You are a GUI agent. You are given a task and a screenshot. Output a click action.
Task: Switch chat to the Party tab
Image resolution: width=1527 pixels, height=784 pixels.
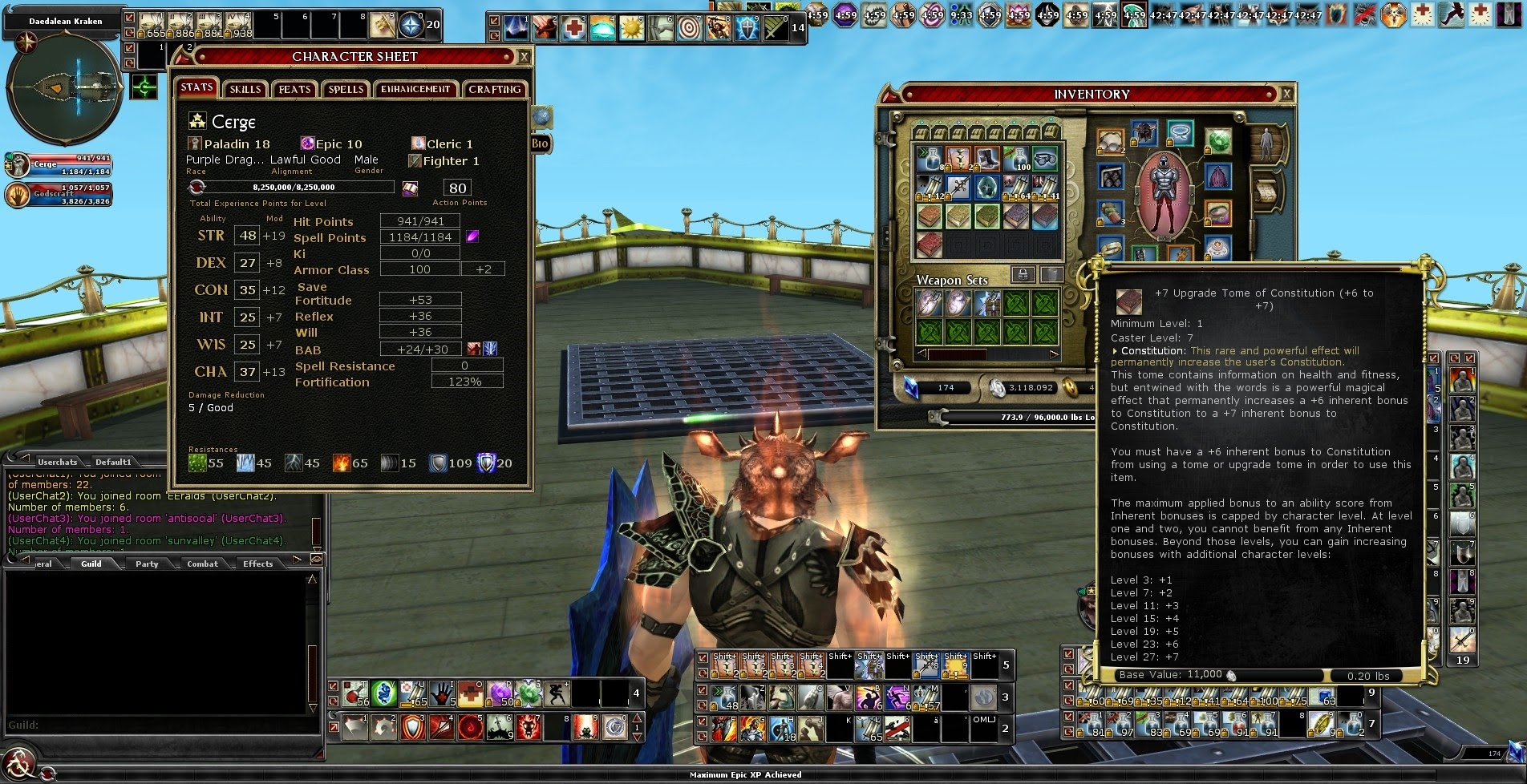click(x=147, y=564)
